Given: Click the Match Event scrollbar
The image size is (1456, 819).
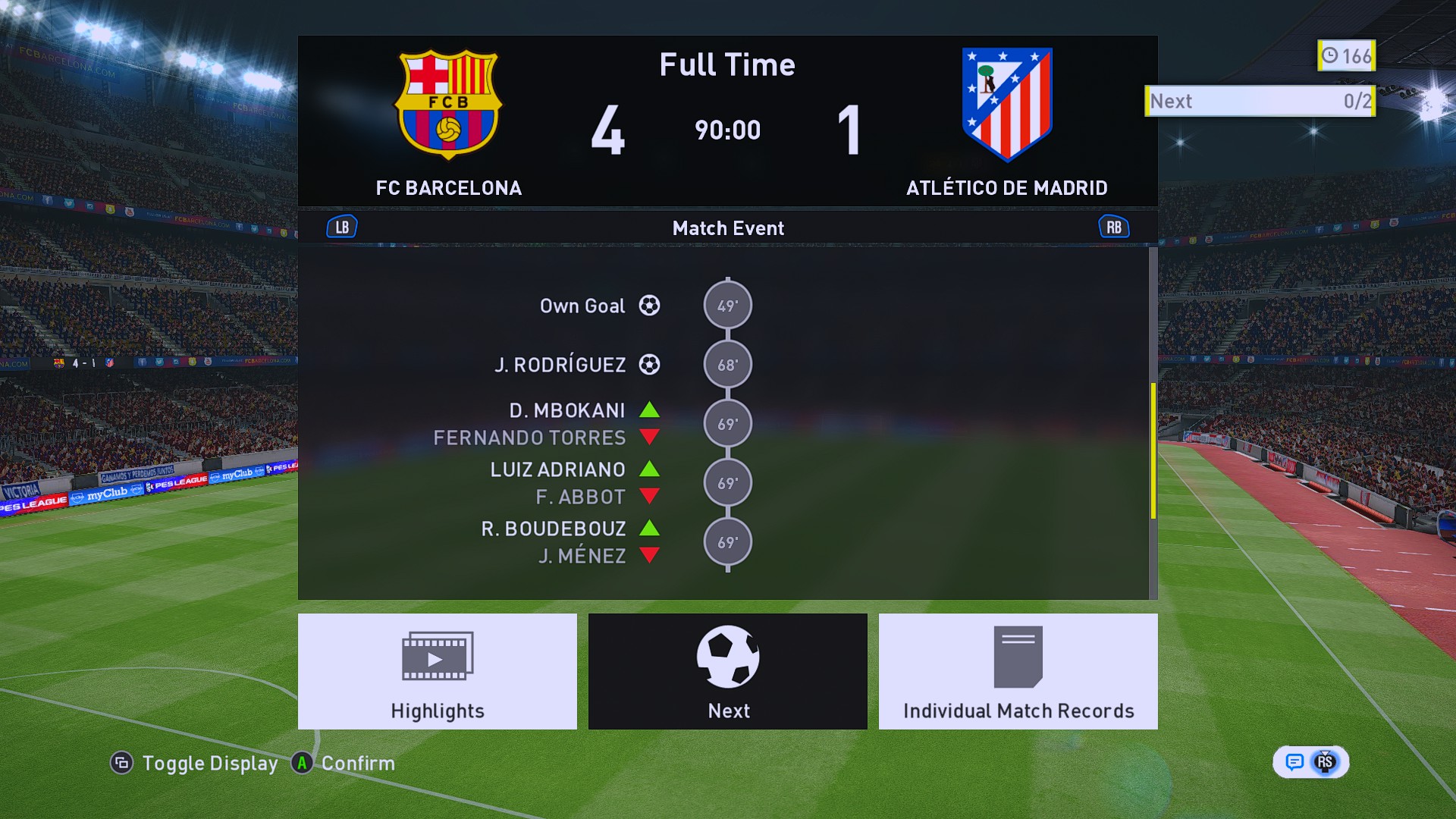Looking at the screenshot, I should click(x=1153, y=450).
